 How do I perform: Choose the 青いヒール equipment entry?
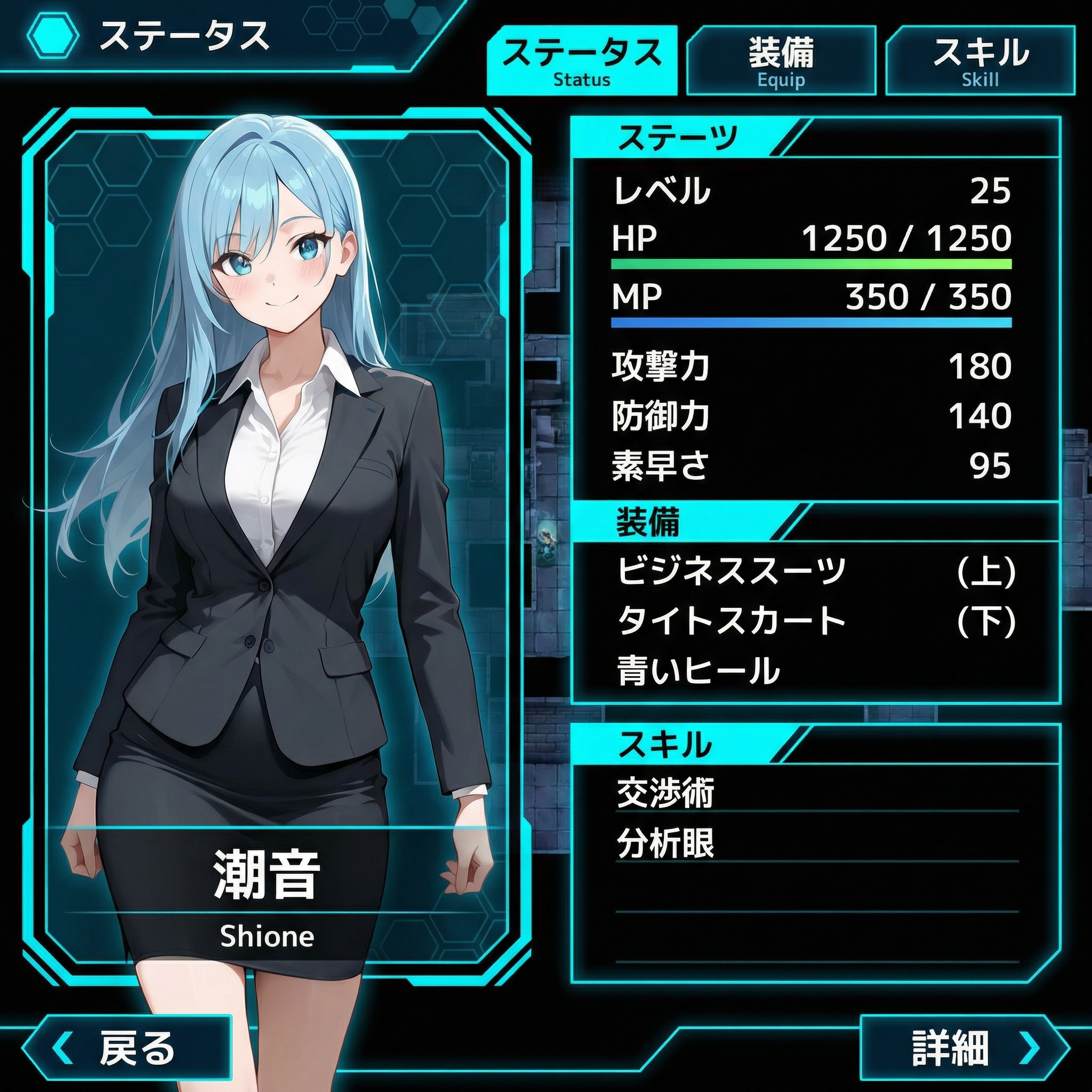815,671
